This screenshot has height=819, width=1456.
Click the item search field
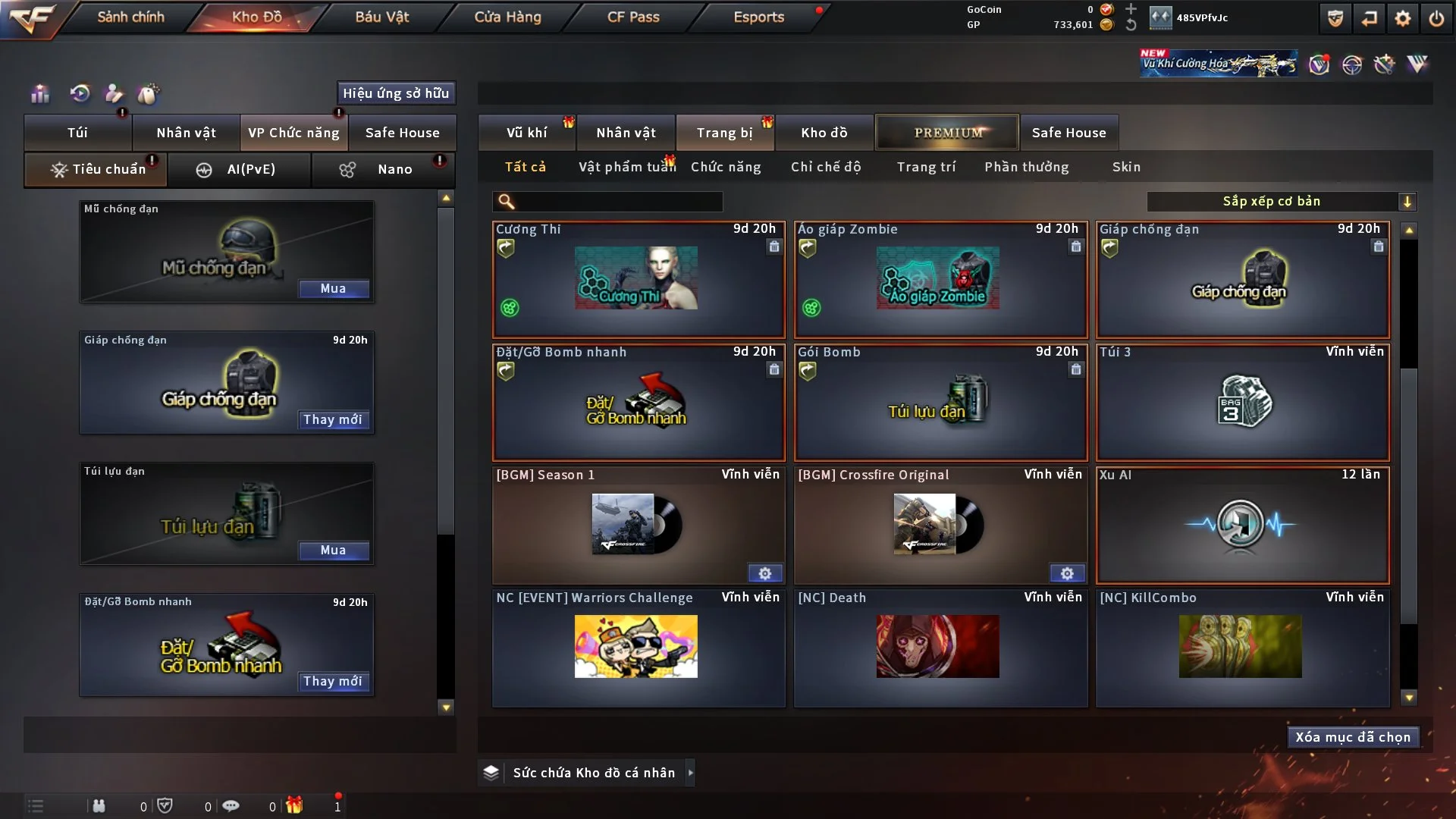click(618, 201)
